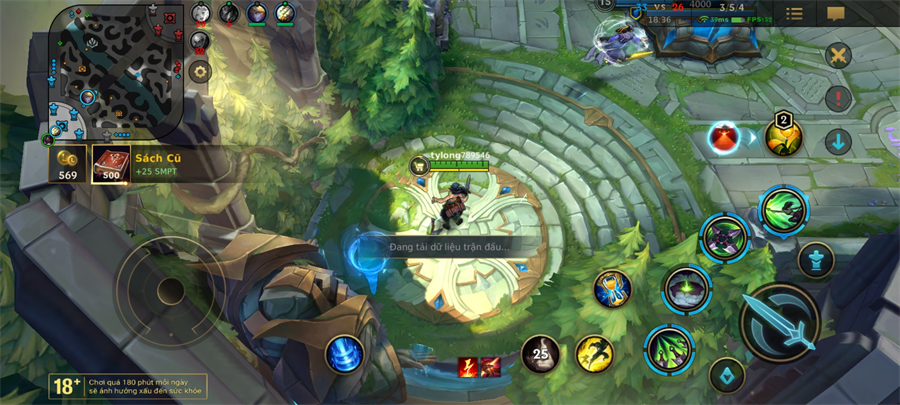The width and height of the screenshot is (900, 405).
Task: Select the minion targeting button
Action: (x=727, y=375)
